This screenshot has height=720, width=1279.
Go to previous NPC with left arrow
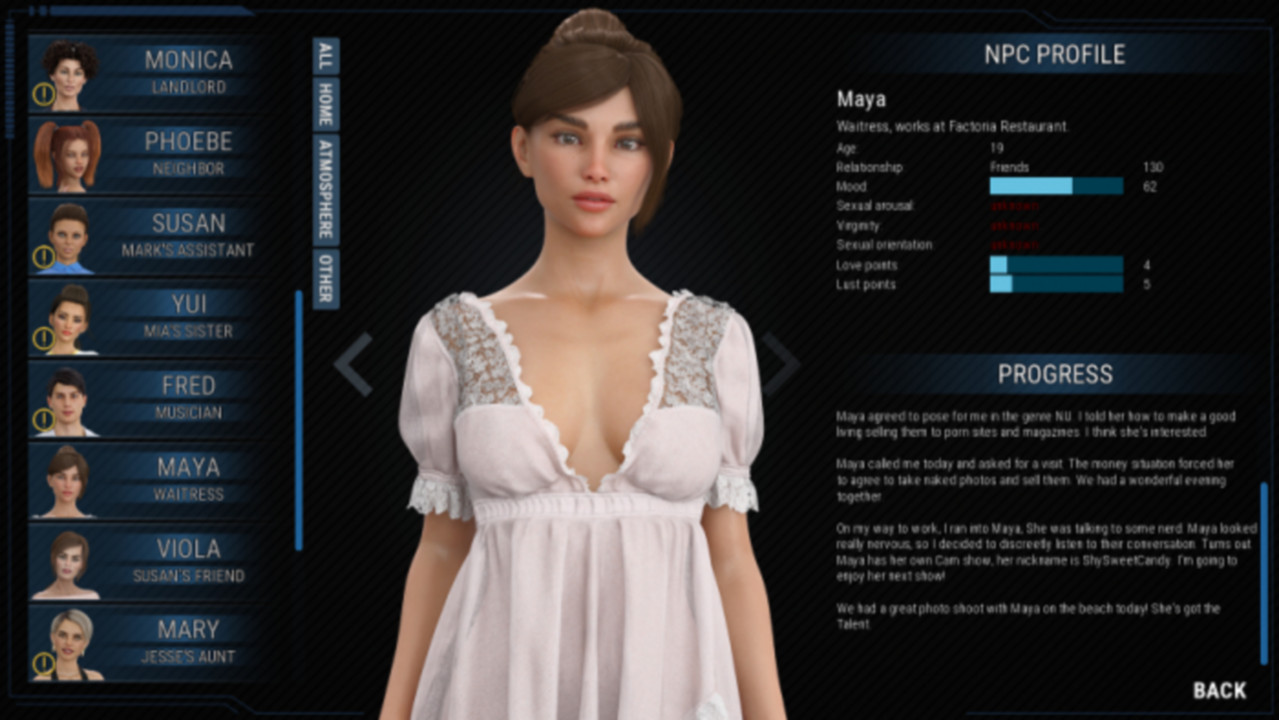tap(353, 364)
